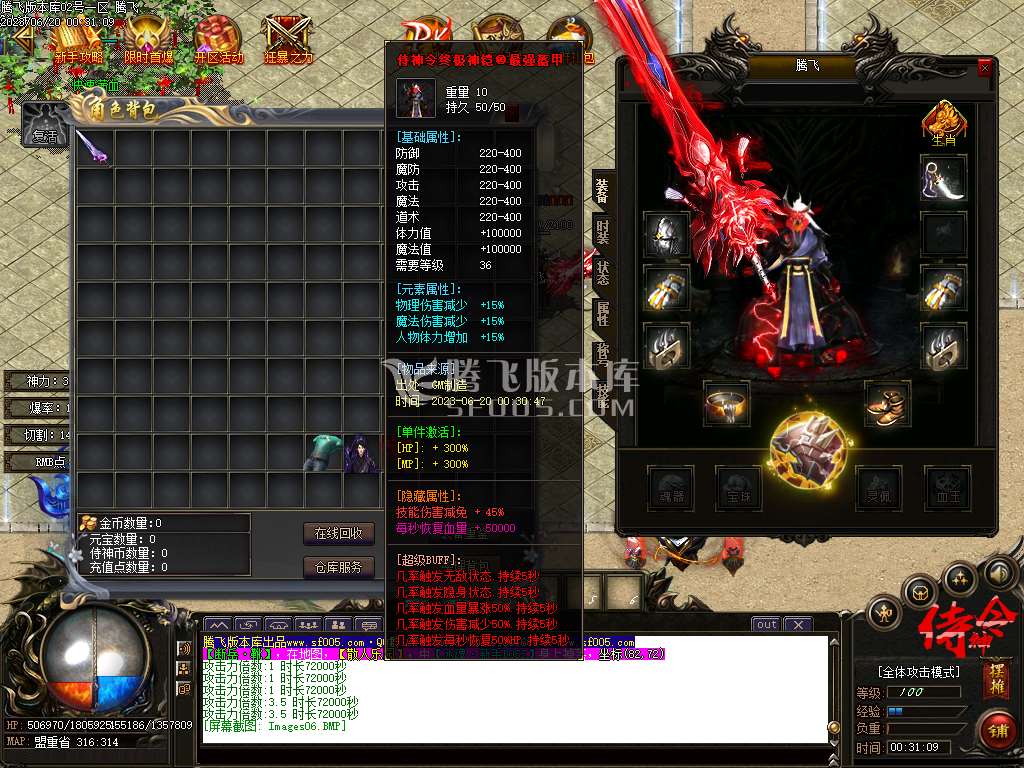
Task: Close the character equipment panel
Action: click(985, 68)
